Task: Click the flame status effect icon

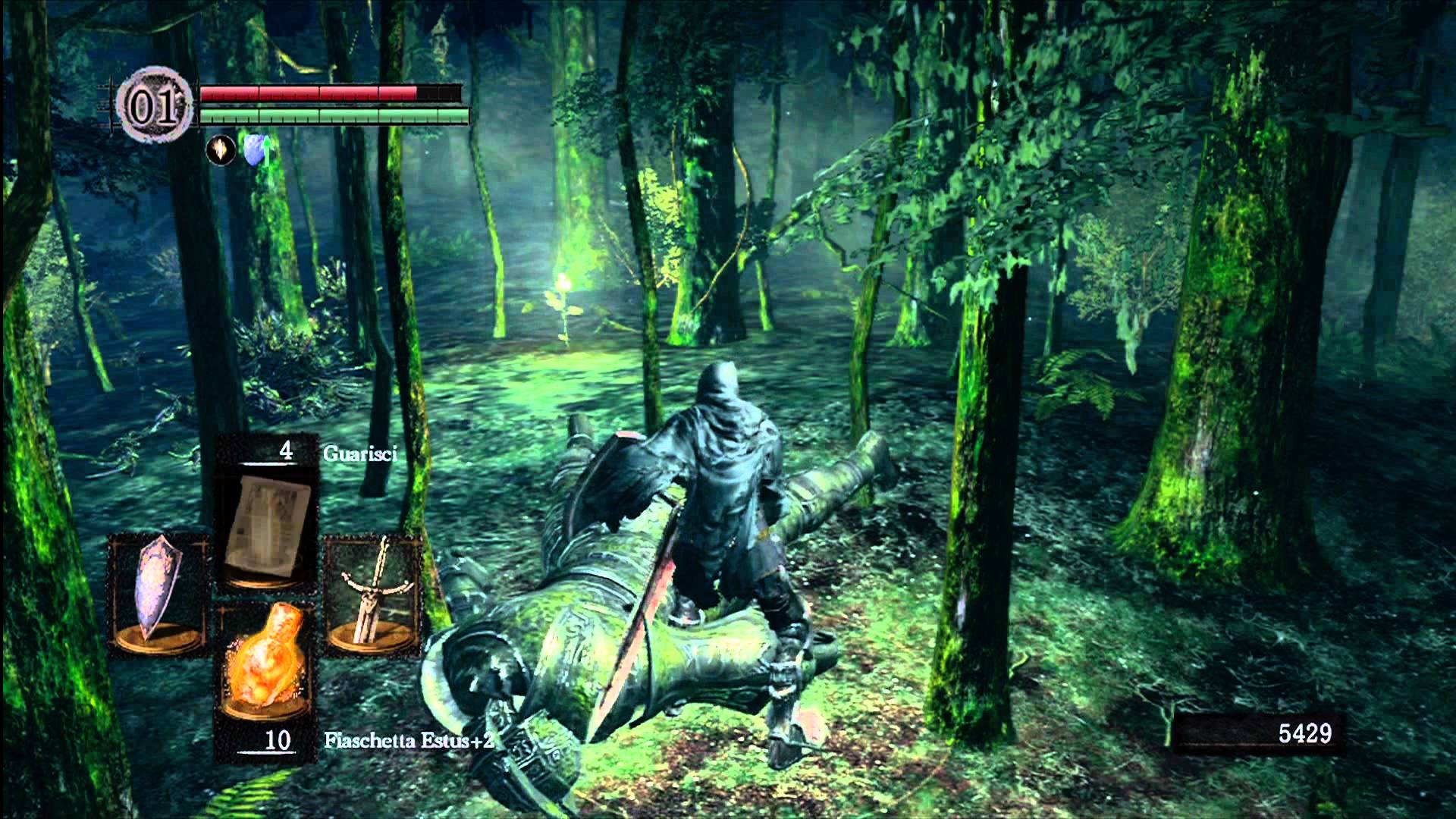Action: [221, 152]
